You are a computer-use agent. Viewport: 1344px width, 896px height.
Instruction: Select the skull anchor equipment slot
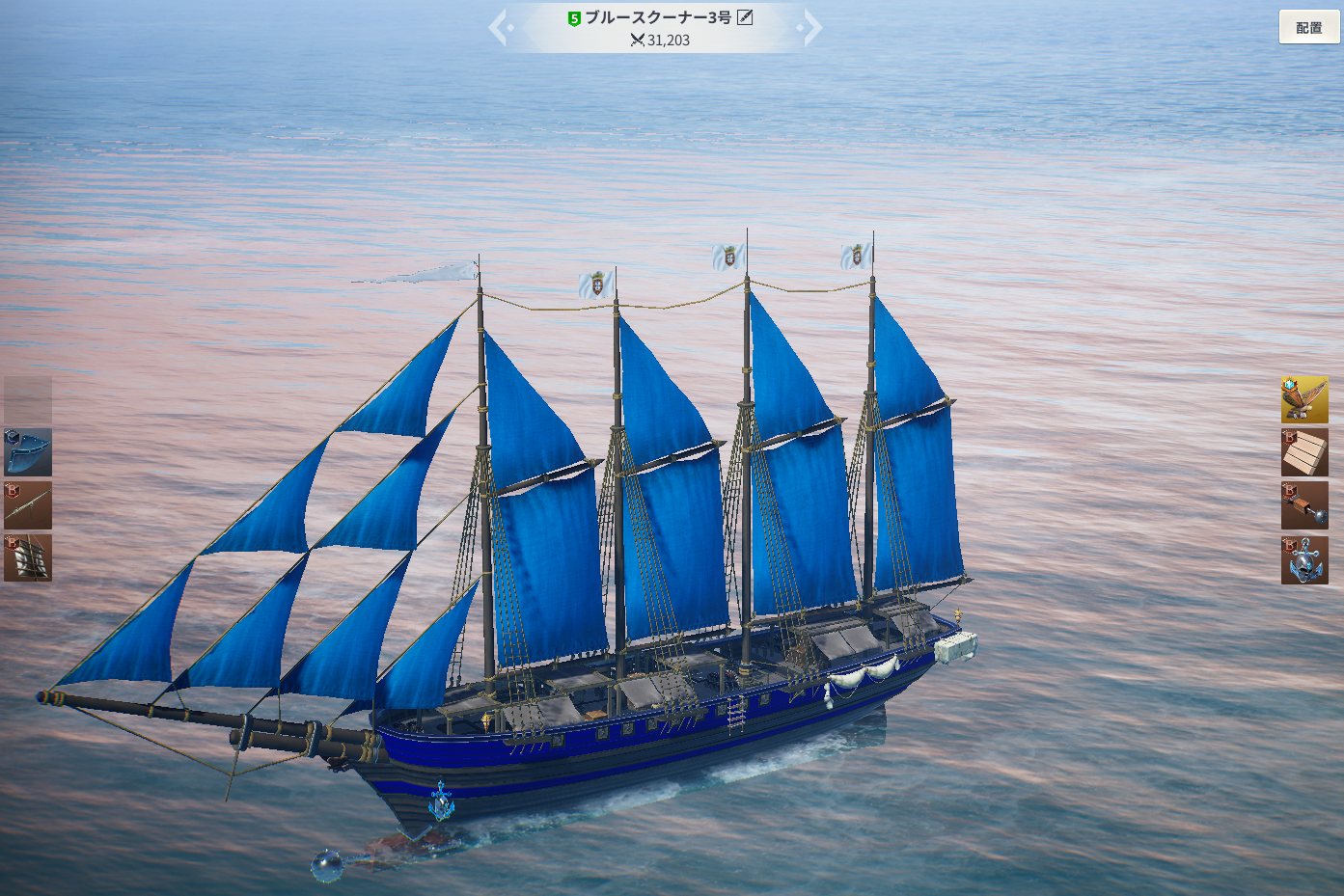coord(1304,560)
